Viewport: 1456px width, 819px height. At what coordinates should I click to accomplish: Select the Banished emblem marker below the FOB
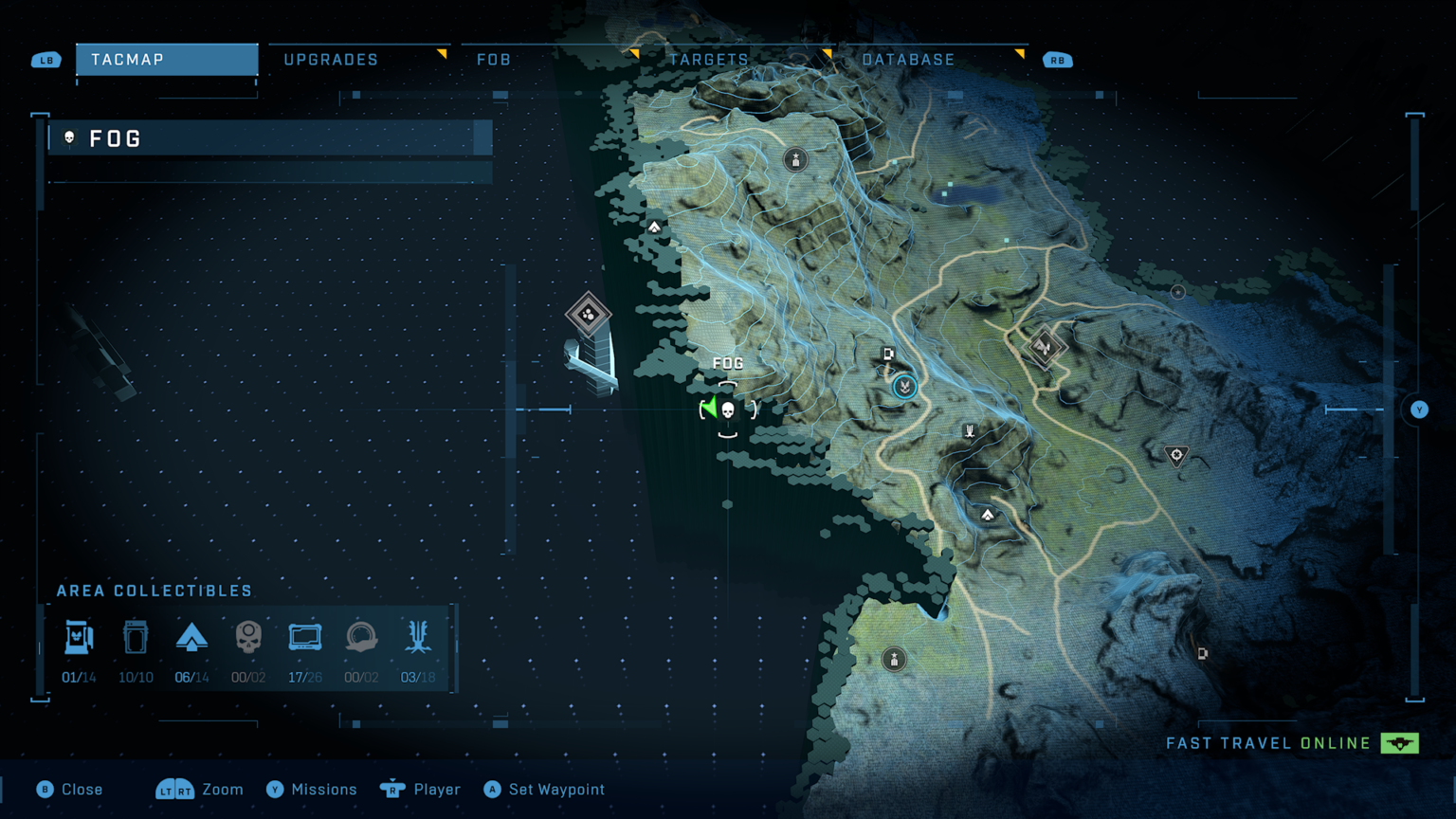coord(968,430)
